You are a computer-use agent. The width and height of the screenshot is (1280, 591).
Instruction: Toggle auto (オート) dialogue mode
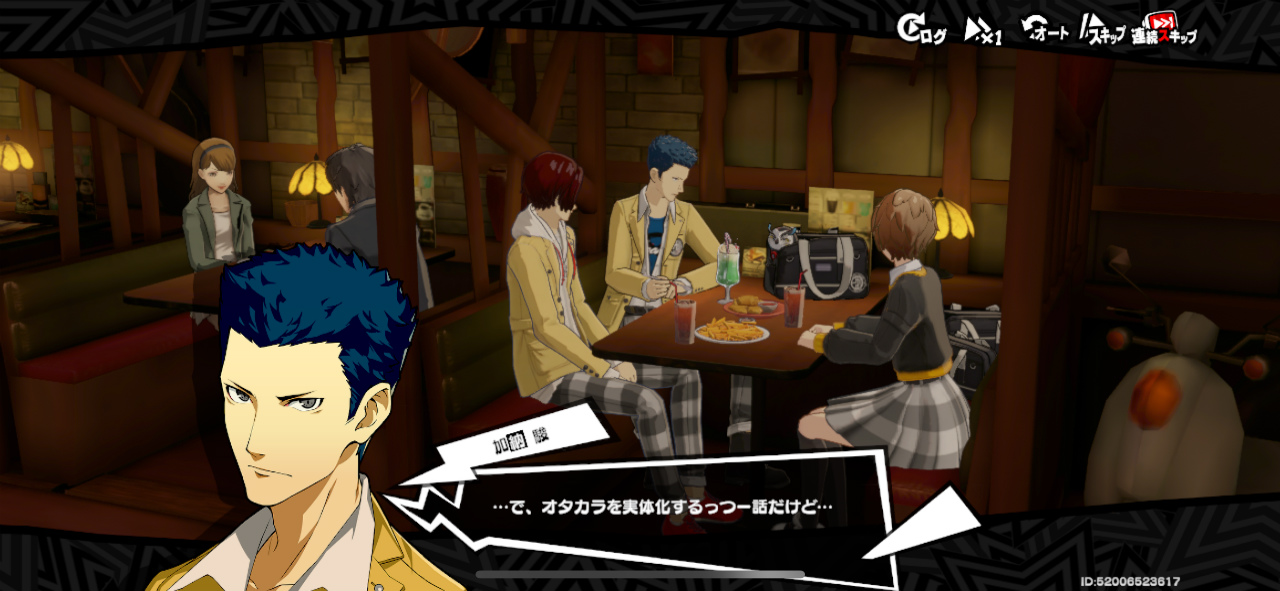pos(1044,30)
